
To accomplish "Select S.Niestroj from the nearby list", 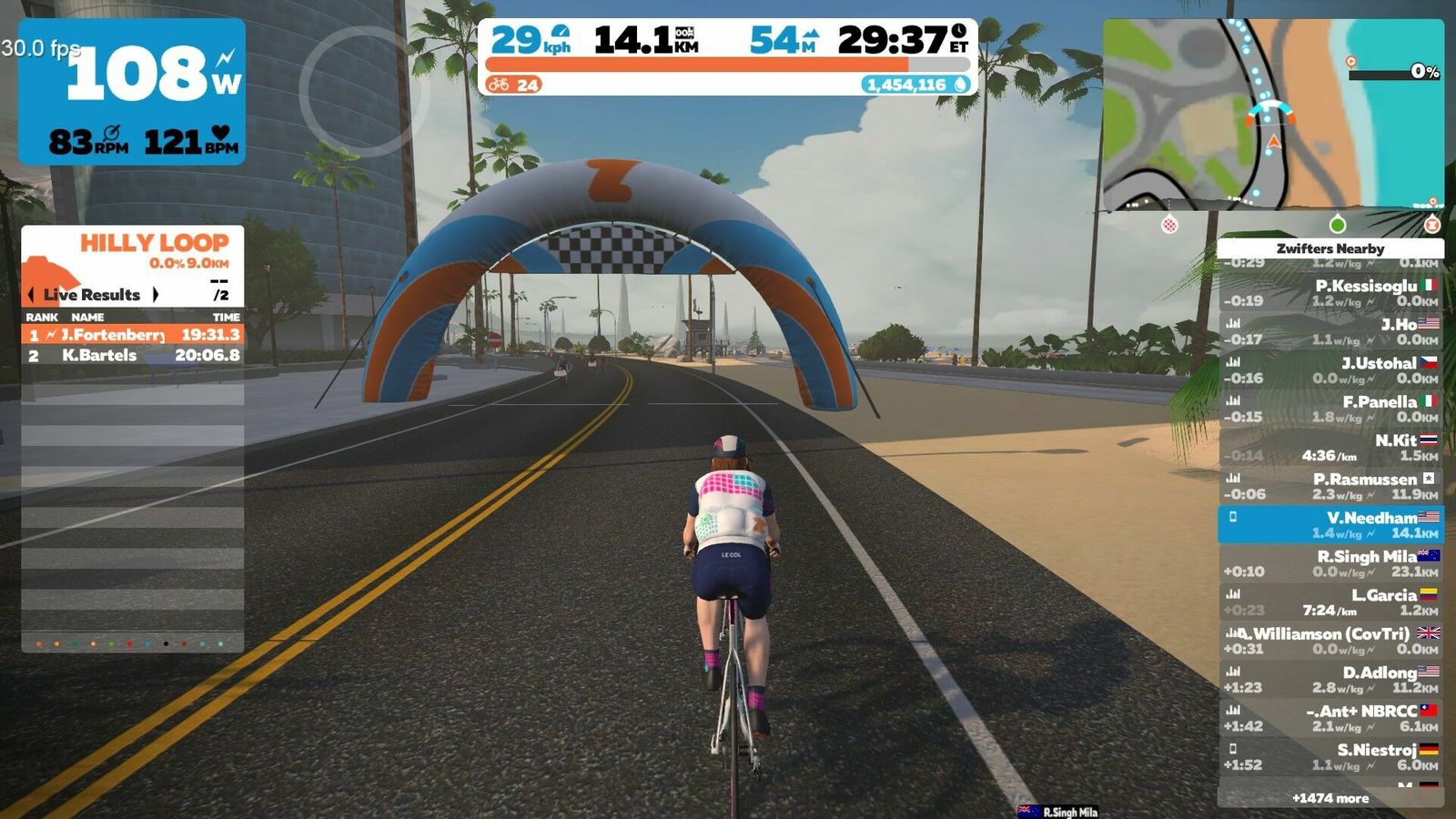I will [1330, 757].
